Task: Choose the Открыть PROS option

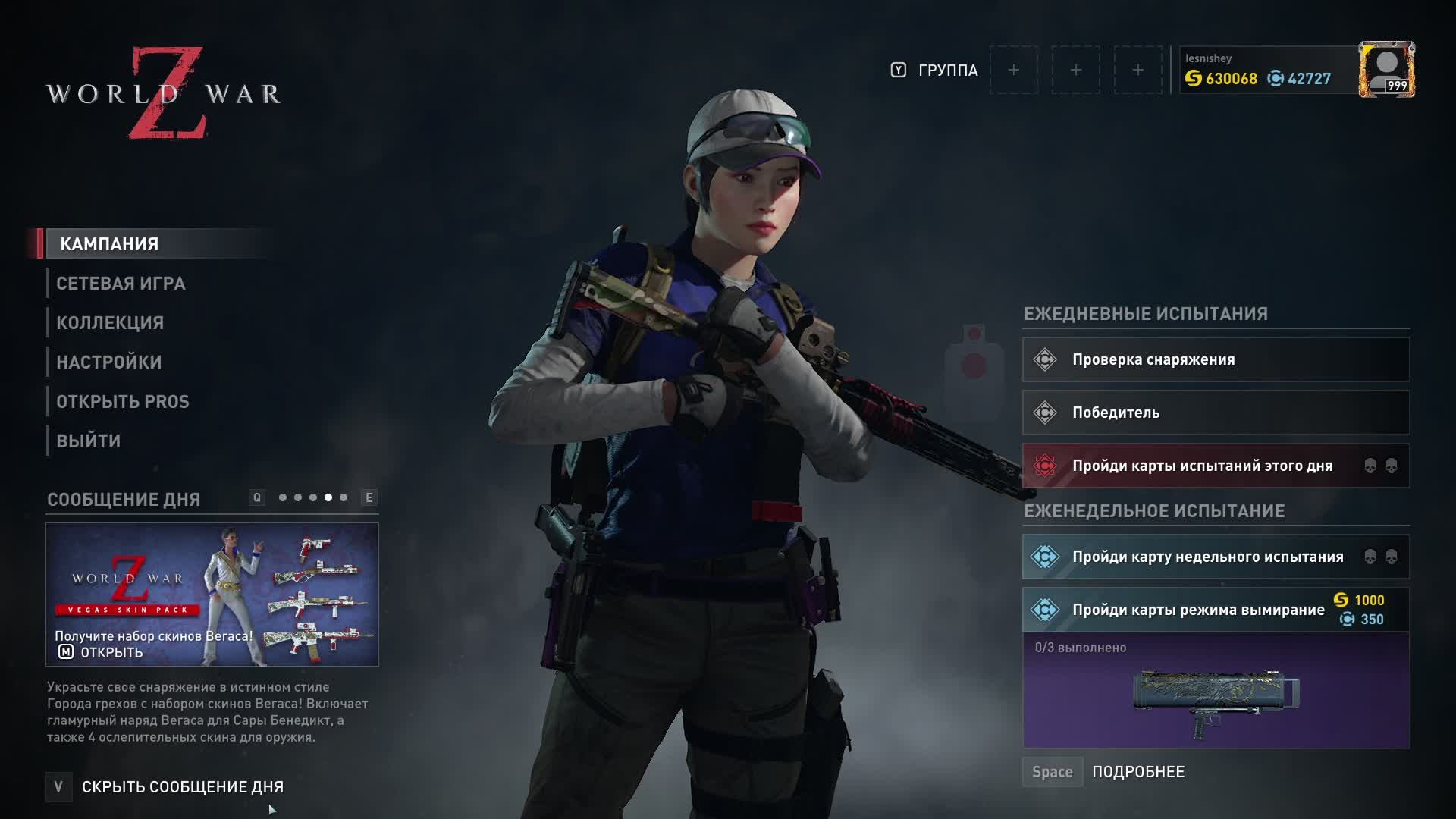Action: tap(123, 402)
